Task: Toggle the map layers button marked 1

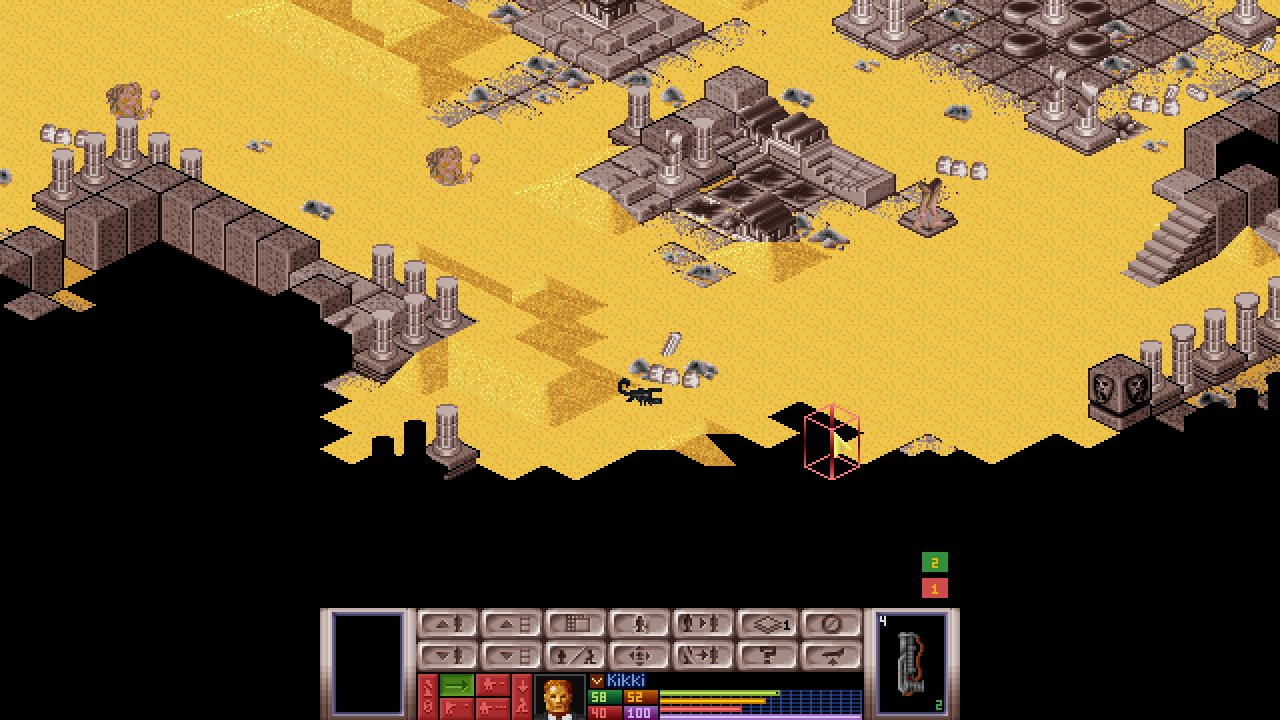Action: point(767,624)
